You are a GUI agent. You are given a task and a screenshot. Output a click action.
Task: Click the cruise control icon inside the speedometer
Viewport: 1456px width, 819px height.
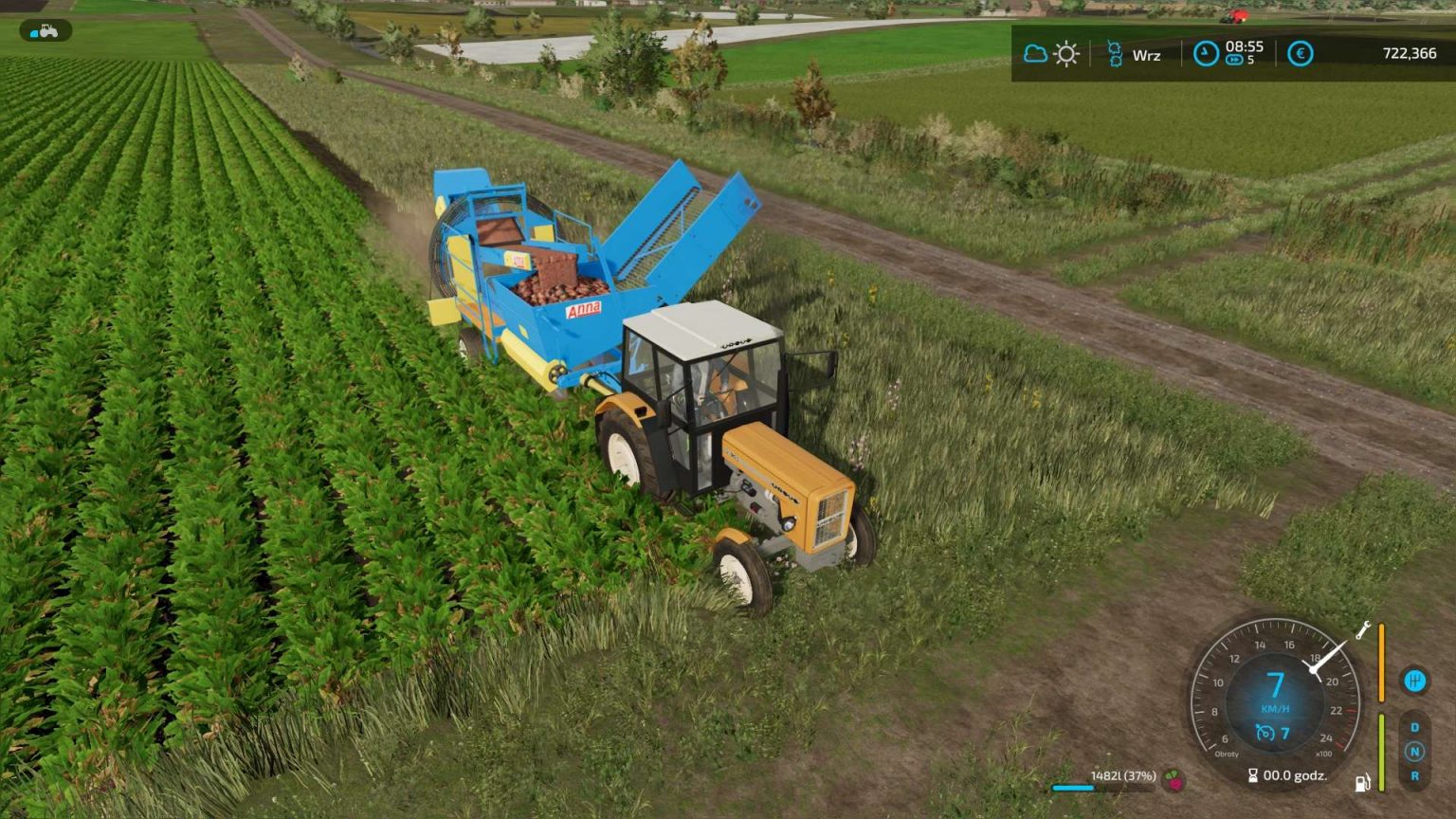tap(1265, 732)
